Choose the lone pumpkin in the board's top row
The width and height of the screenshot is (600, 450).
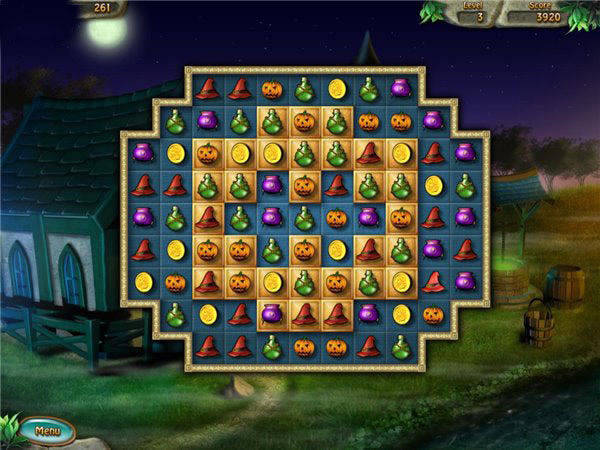[x=272, y=89]
